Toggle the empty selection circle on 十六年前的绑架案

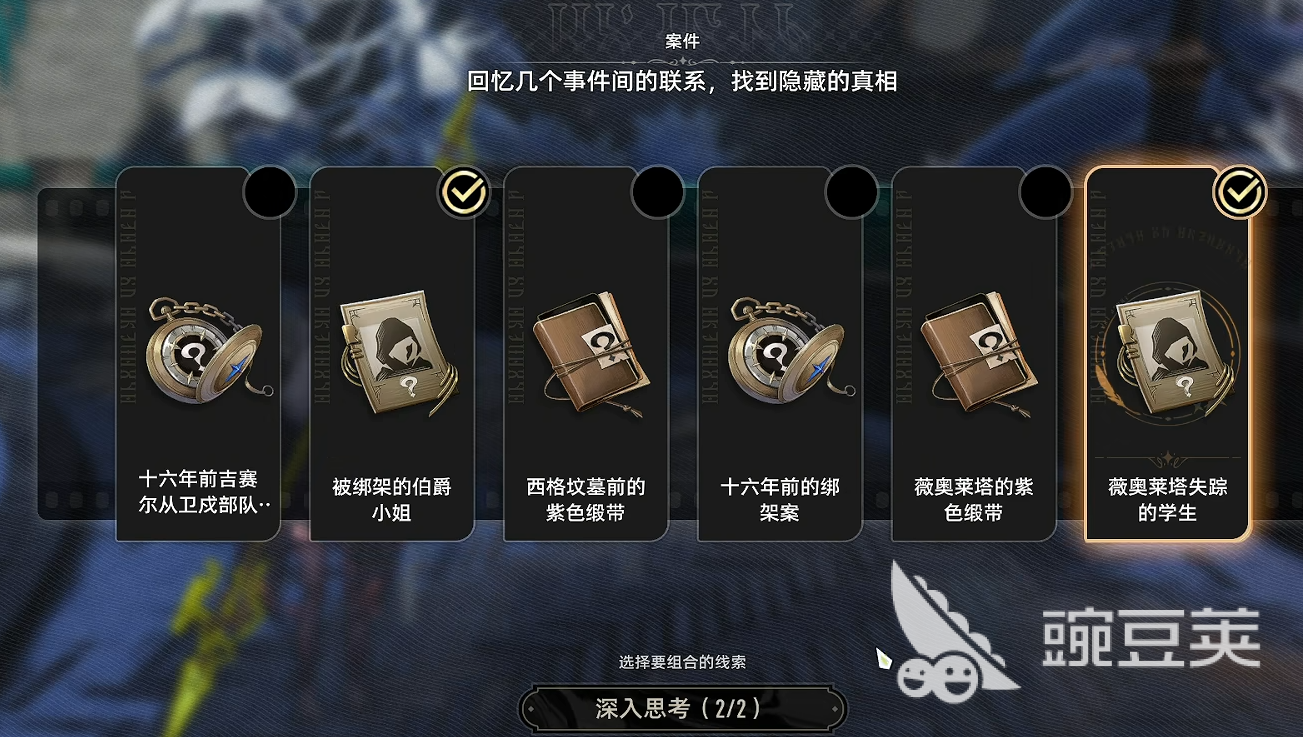(853, 191)
